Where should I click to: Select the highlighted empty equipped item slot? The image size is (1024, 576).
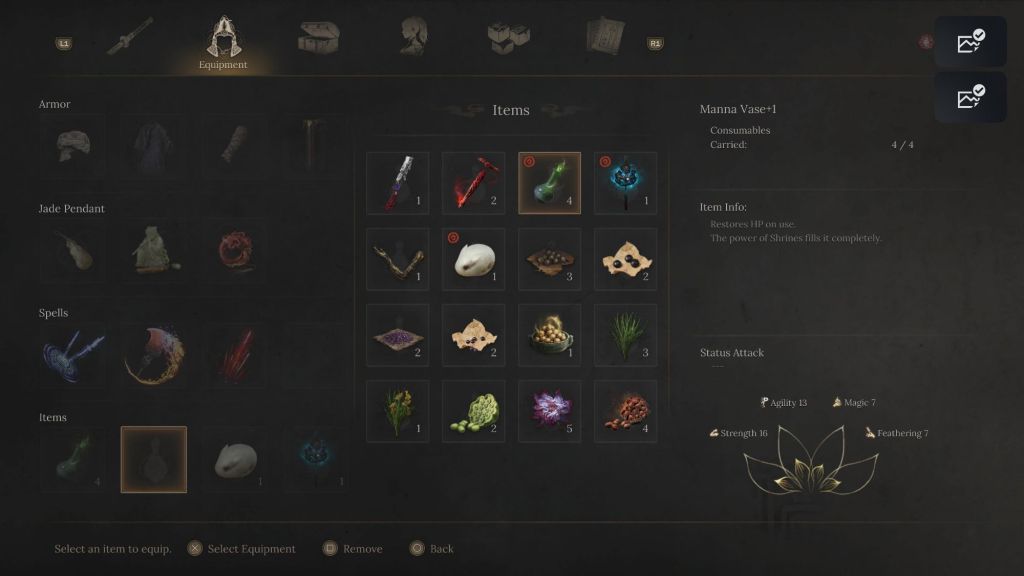[154, 459]
